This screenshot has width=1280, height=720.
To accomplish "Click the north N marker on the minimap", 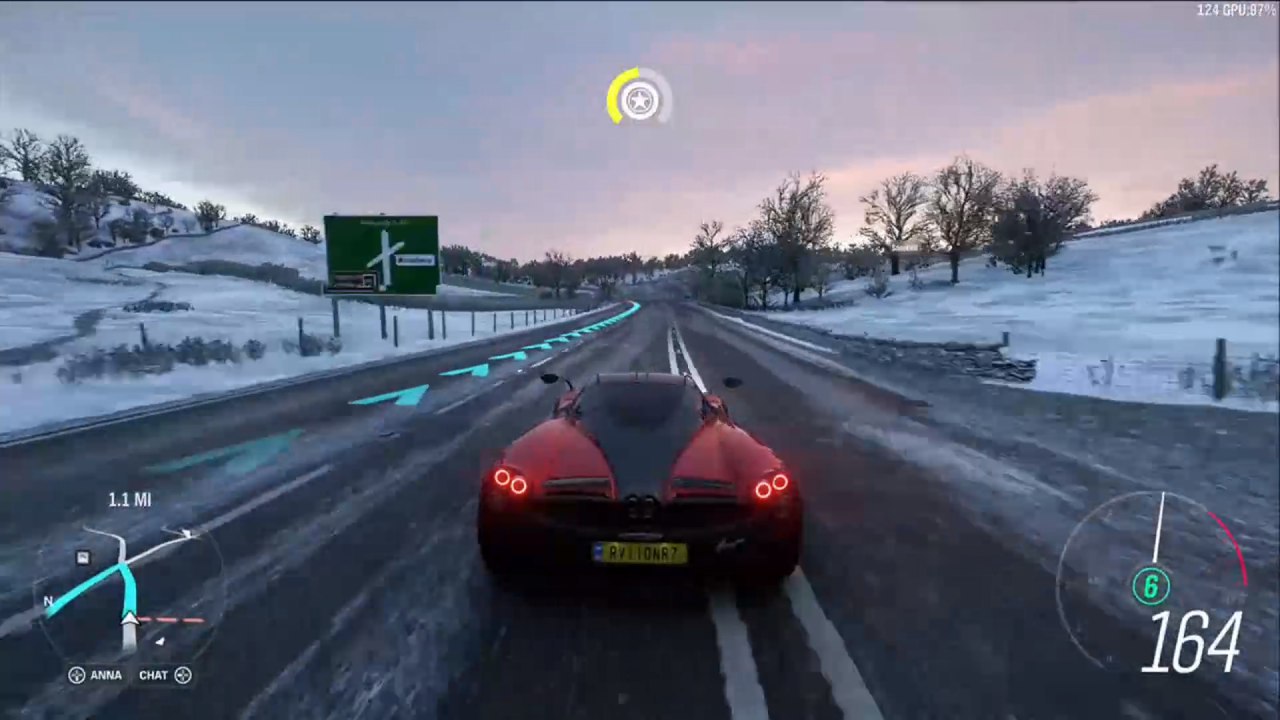I will click(x=48, y=602).
